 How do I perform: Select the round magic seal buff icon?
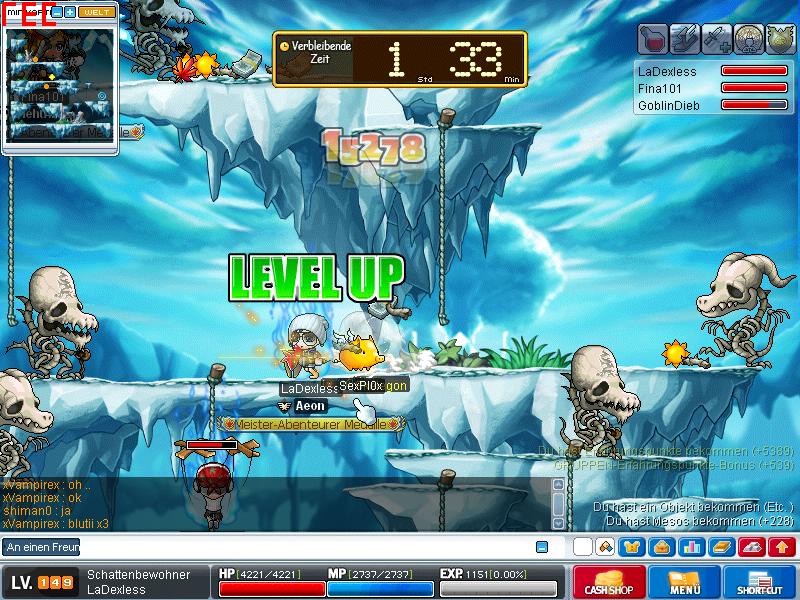point(747,38)
